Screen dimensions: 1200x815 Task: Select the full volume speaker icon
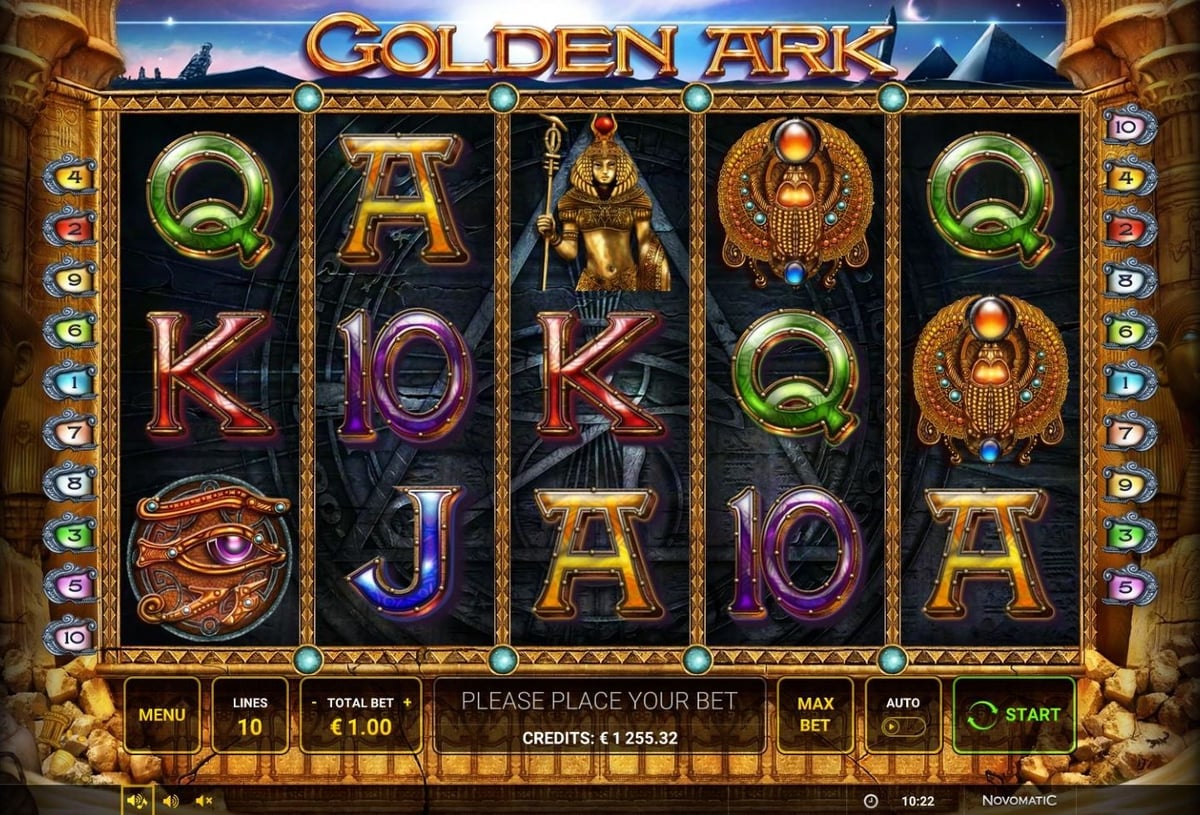[x=137, y=801]
